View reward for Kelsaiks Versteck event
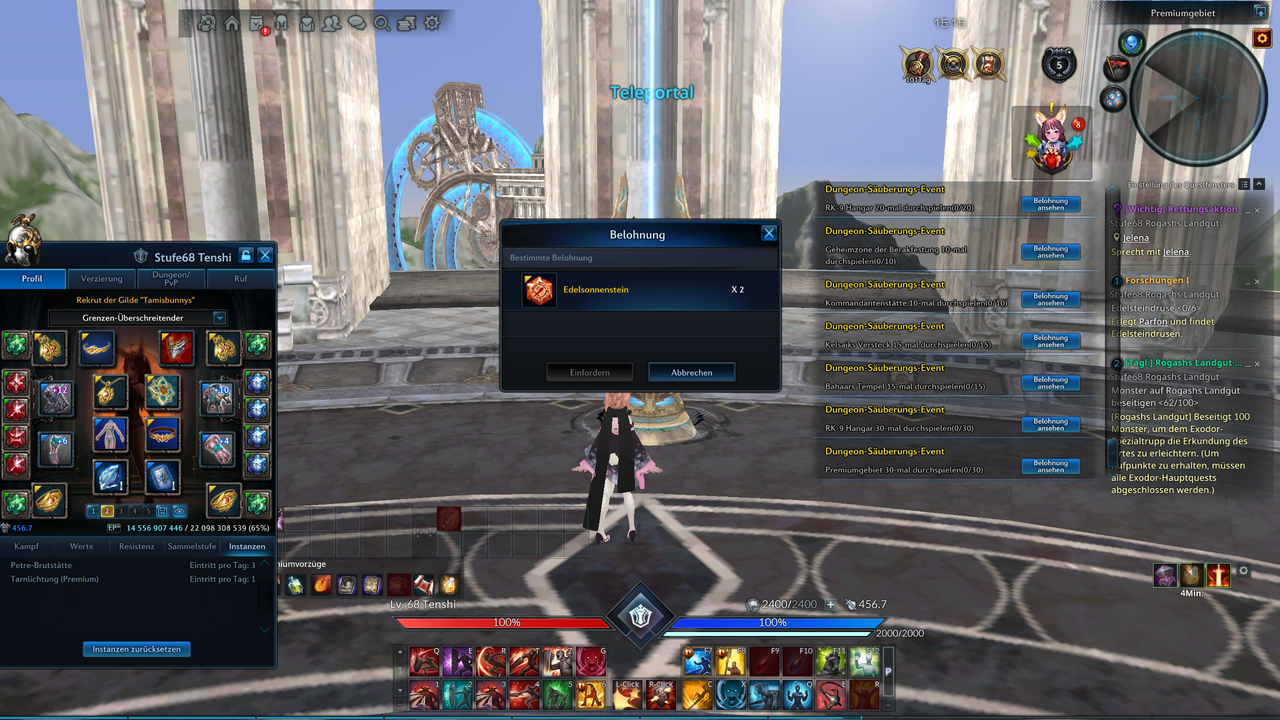1280x720 pixels. coord(1050,341)
